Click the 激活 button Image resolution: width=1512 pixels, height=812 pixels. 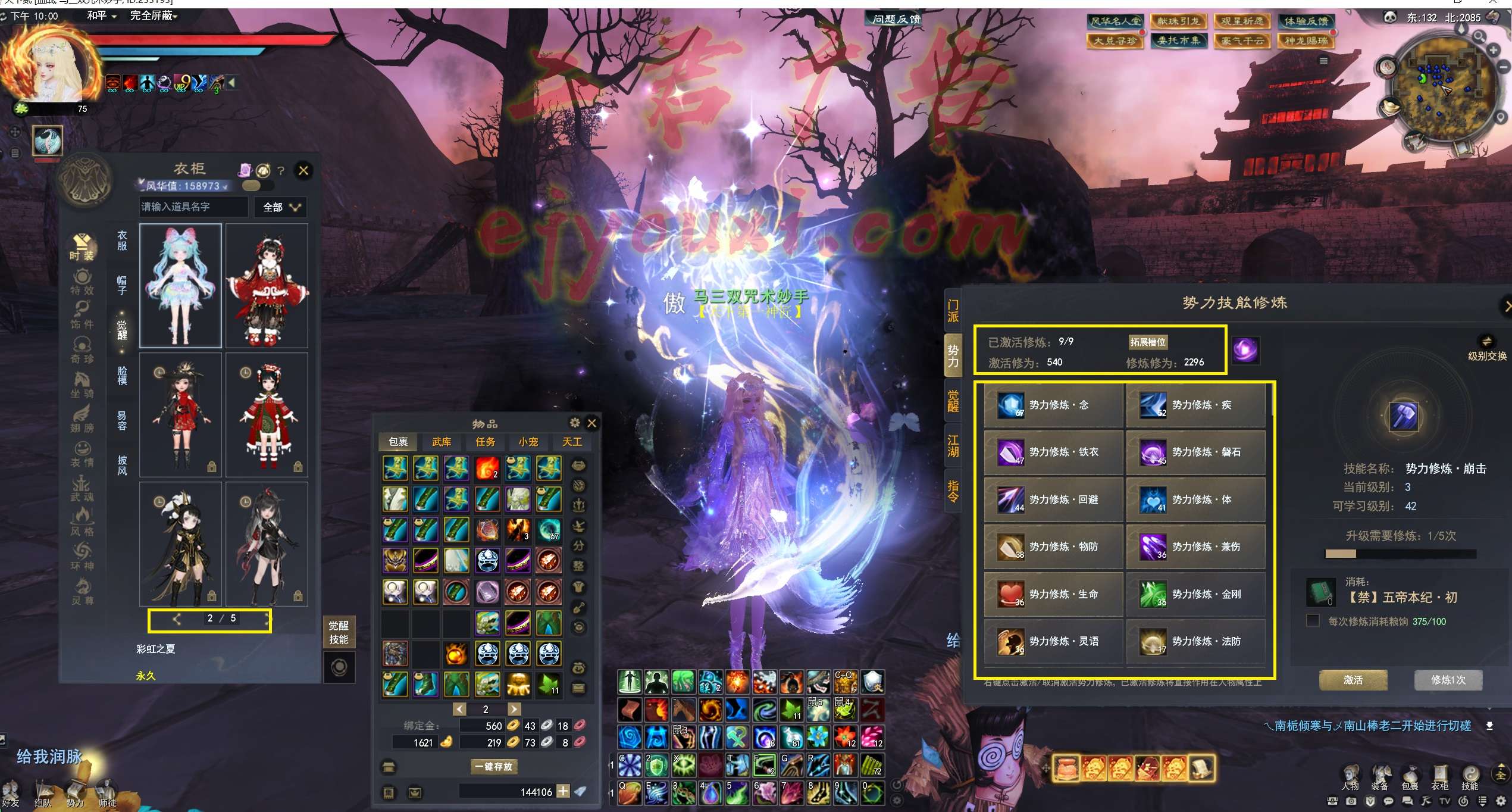1353,680
